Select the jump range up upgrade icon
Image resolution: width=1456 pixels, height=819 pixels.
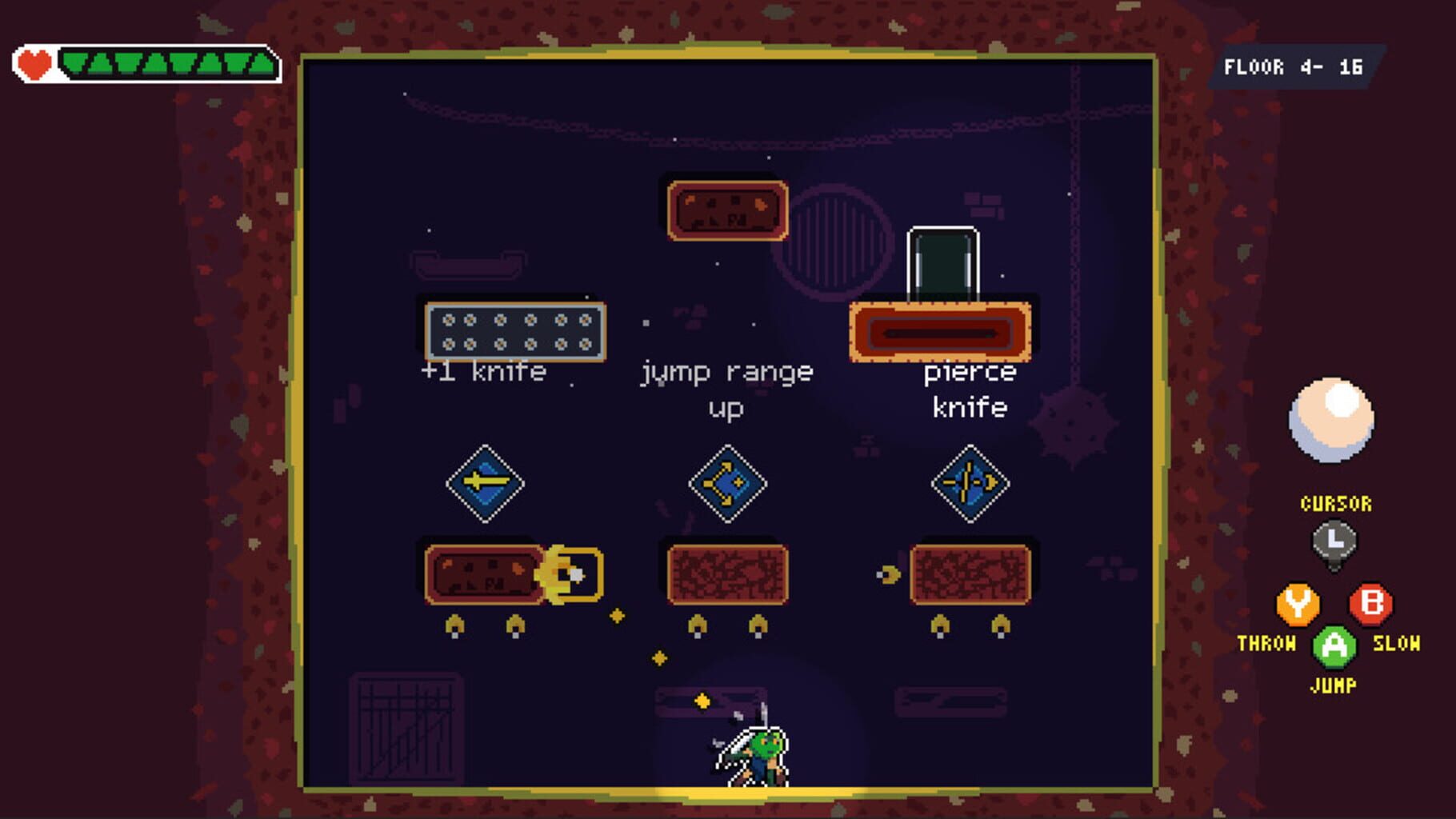click(x=728, y=483)
